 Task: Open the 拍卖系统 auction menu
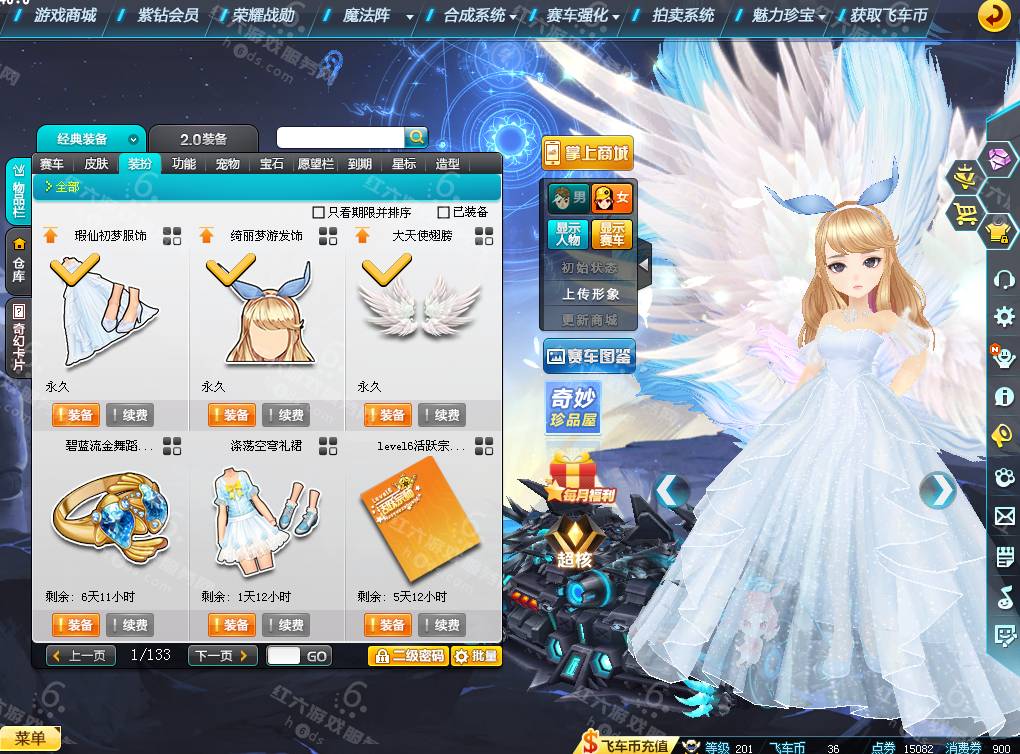[x=684, y=16]
